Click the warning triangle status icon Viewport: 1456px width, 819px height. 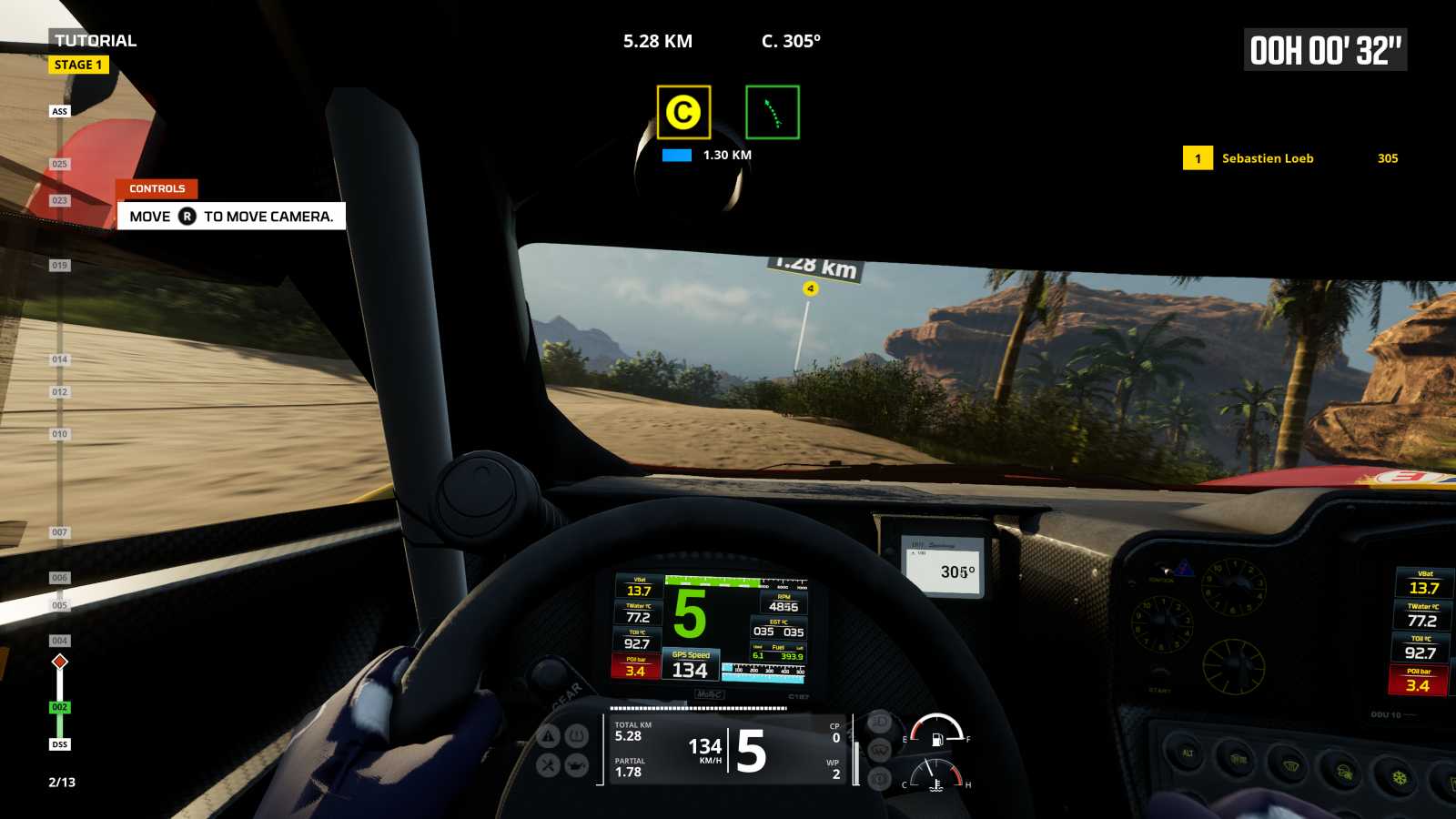point(548,735)
